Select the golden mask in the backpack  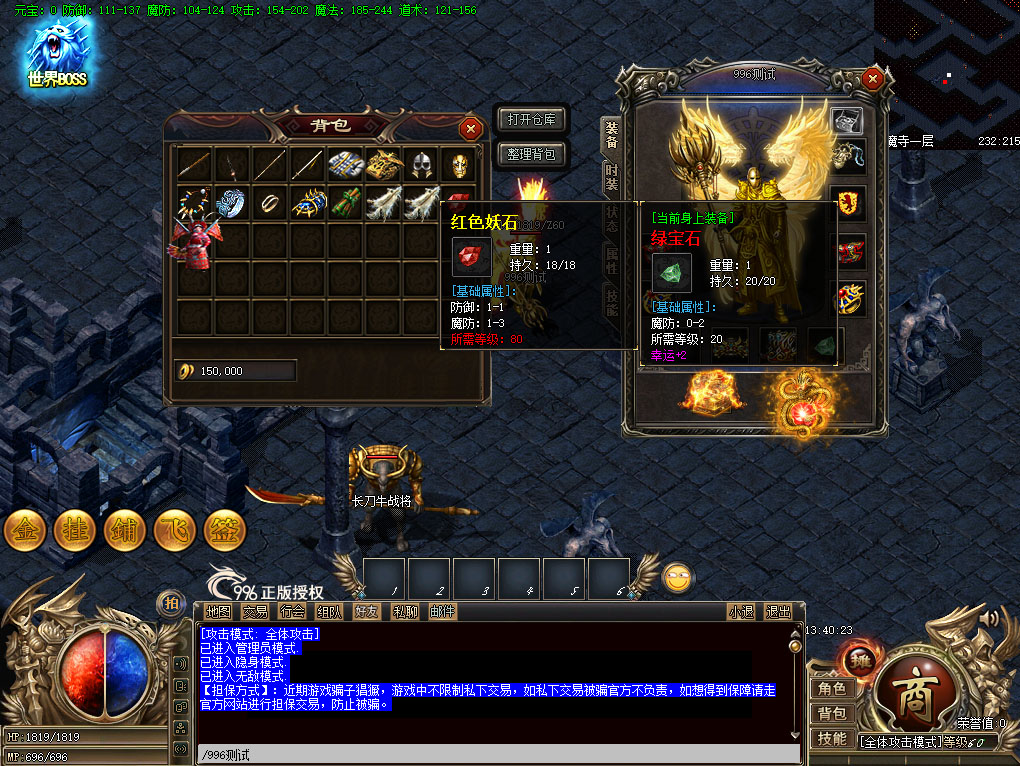[x=456, y=165]
